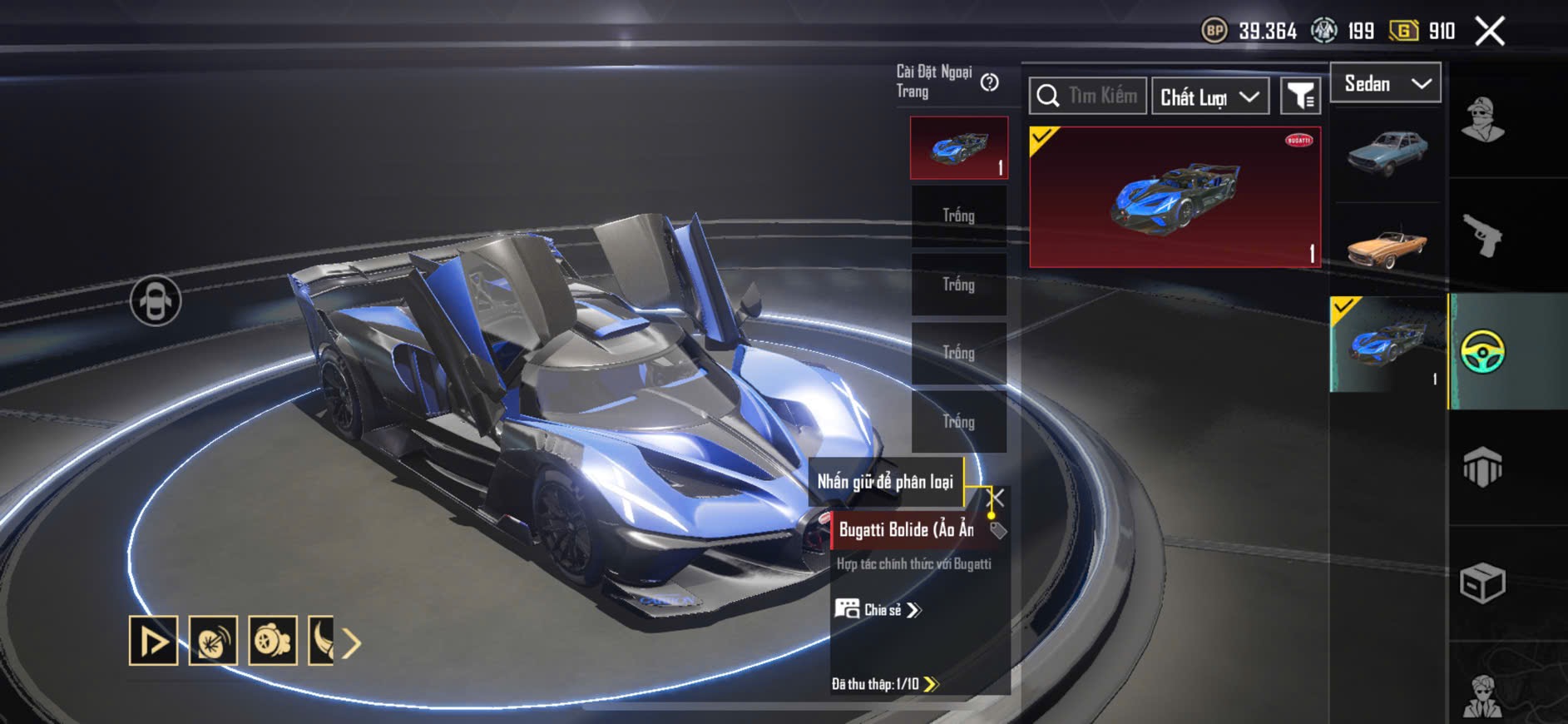
Task: Toggle the car interior view button
Action: click(x=156, y=300)
